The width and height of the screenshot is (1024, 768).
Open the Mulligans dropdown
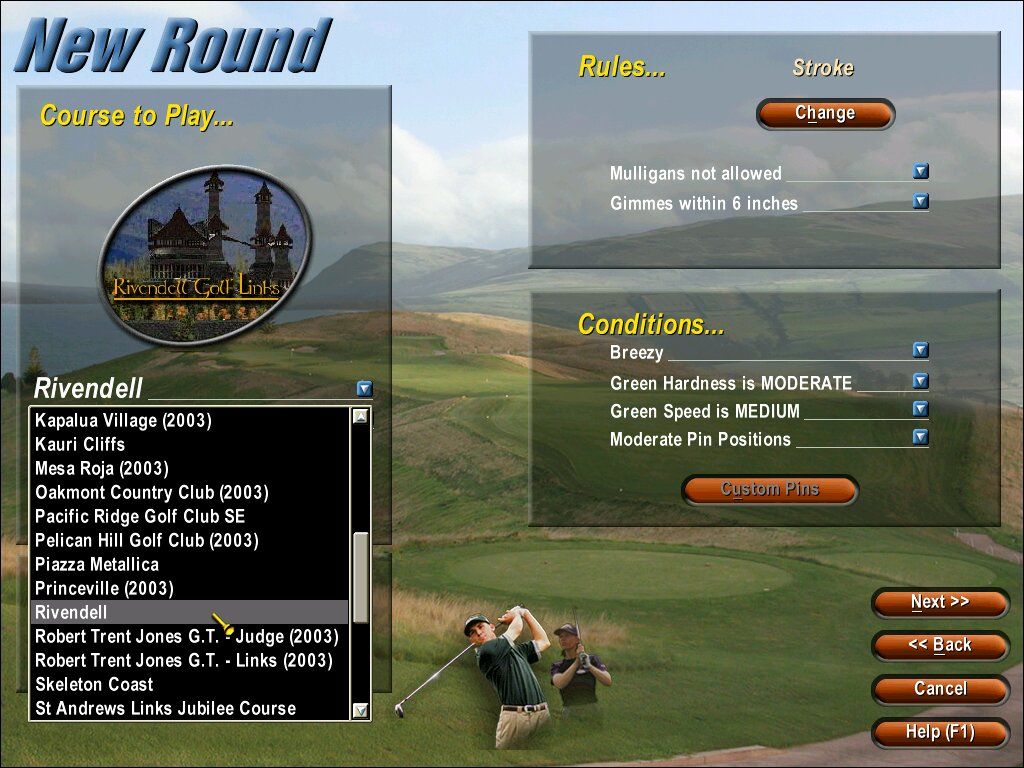pos(921,172)
